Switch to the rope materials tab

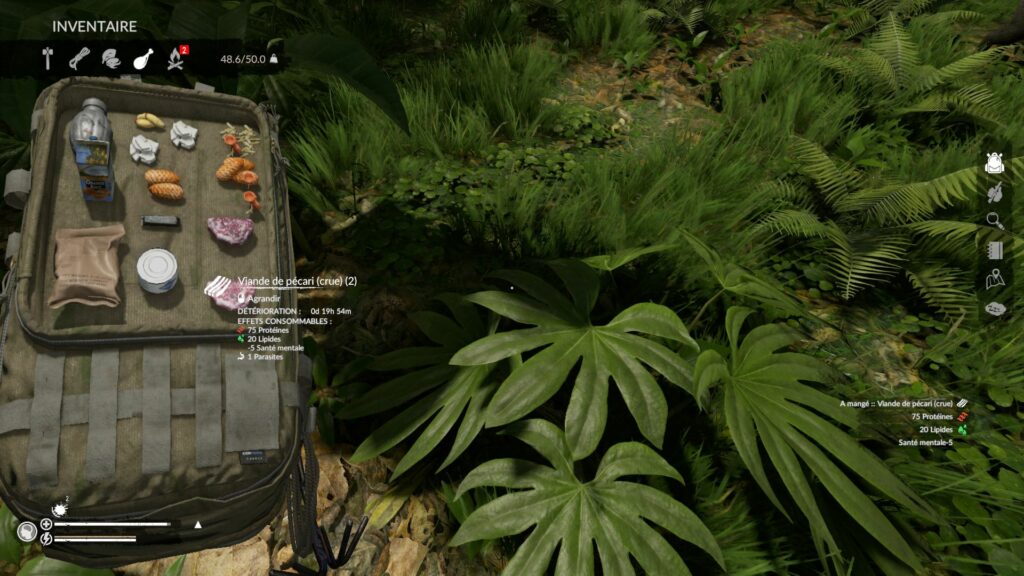79,58
